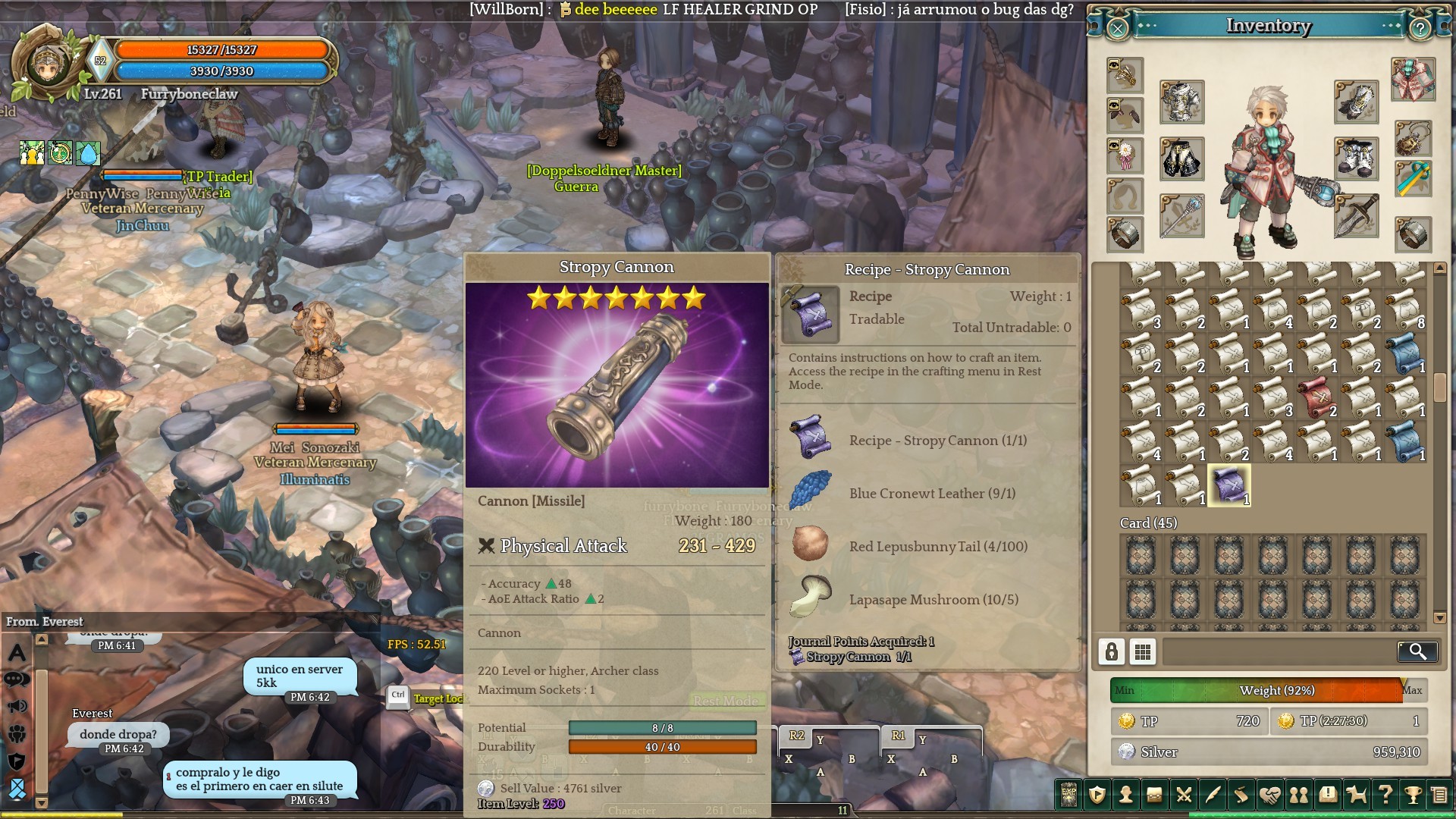The height and width of the screenshot is (819, 1456).
Task: Toggle the inventory lock button
Action: click(1112, 651)
